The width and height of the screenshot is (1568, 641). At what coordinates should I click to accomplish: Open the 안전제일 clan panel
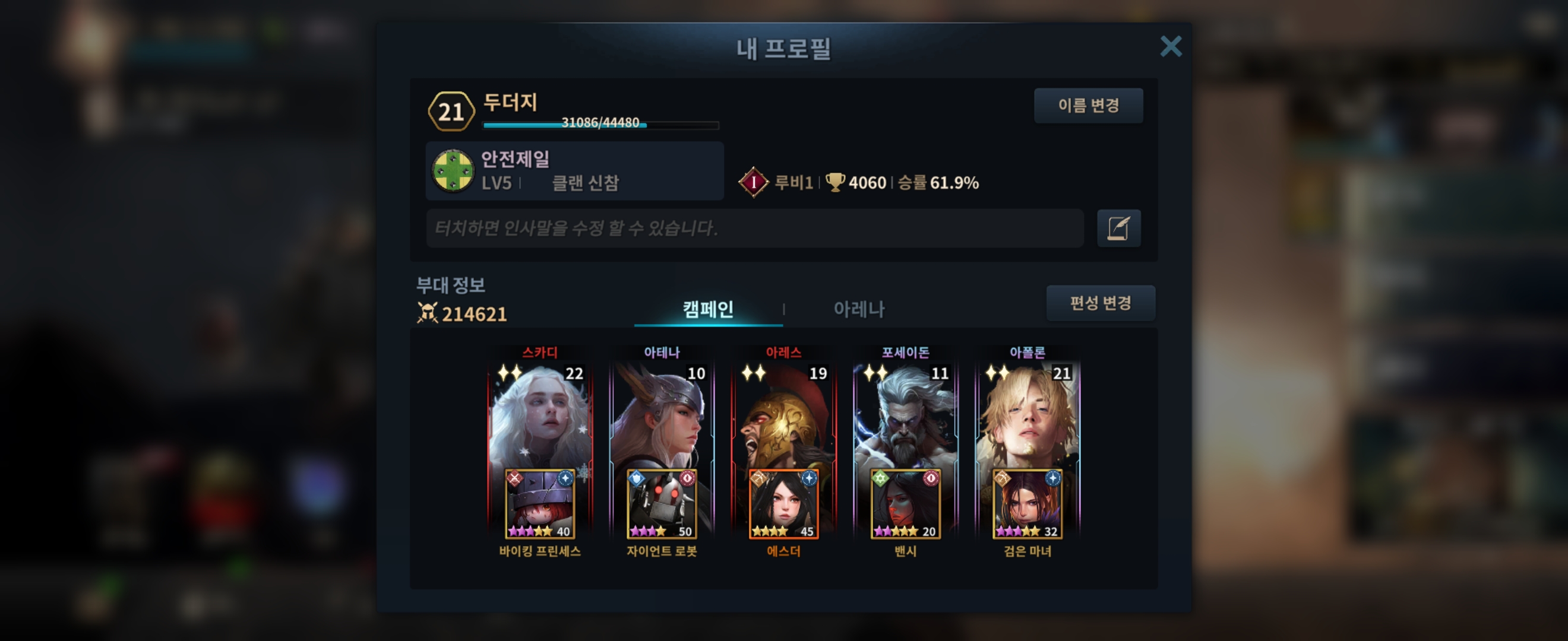pyautogui.click(x=574, y=171)
